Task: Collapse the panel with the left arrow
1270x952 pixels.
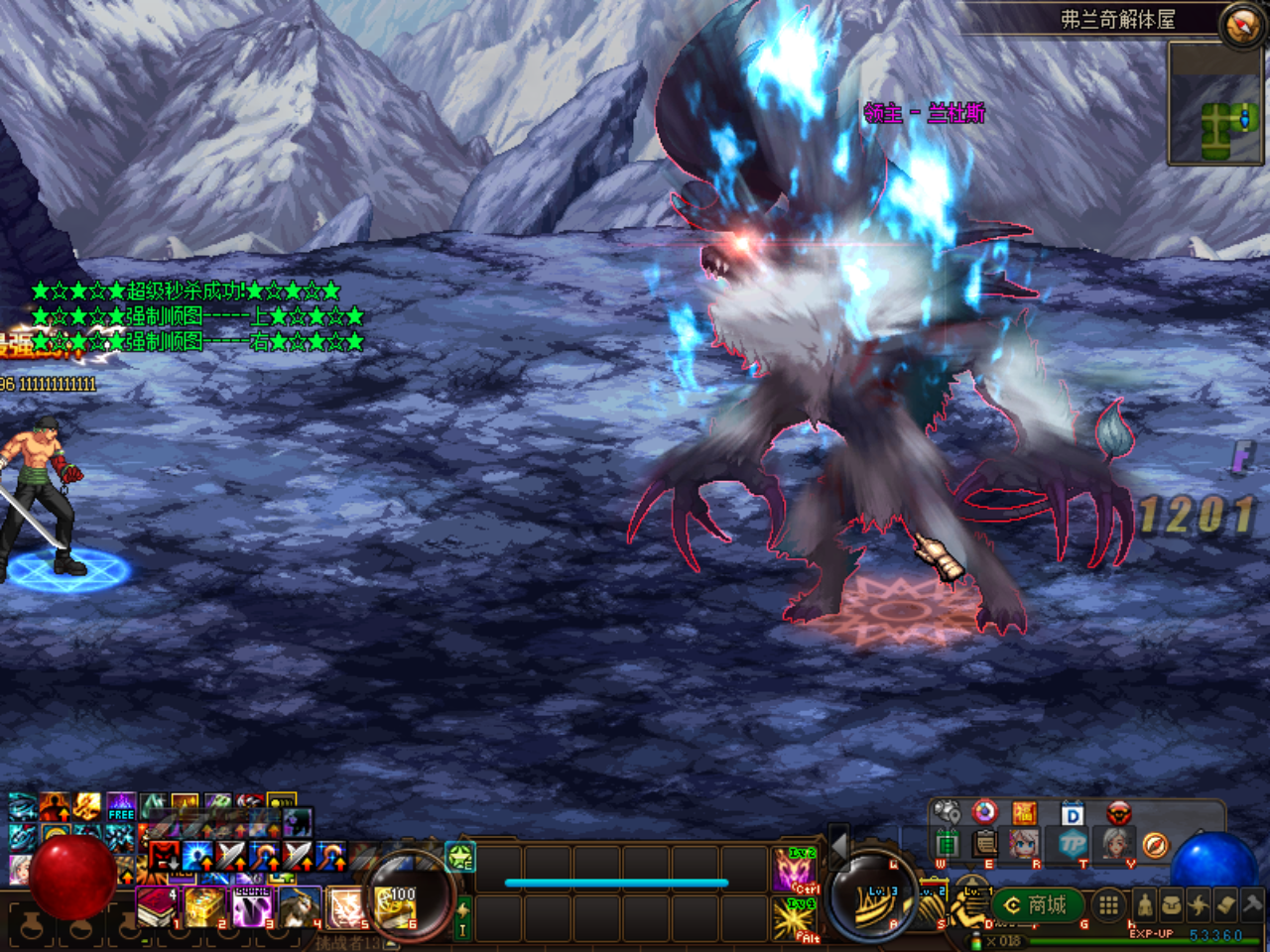Action: [x=839, y=846]
